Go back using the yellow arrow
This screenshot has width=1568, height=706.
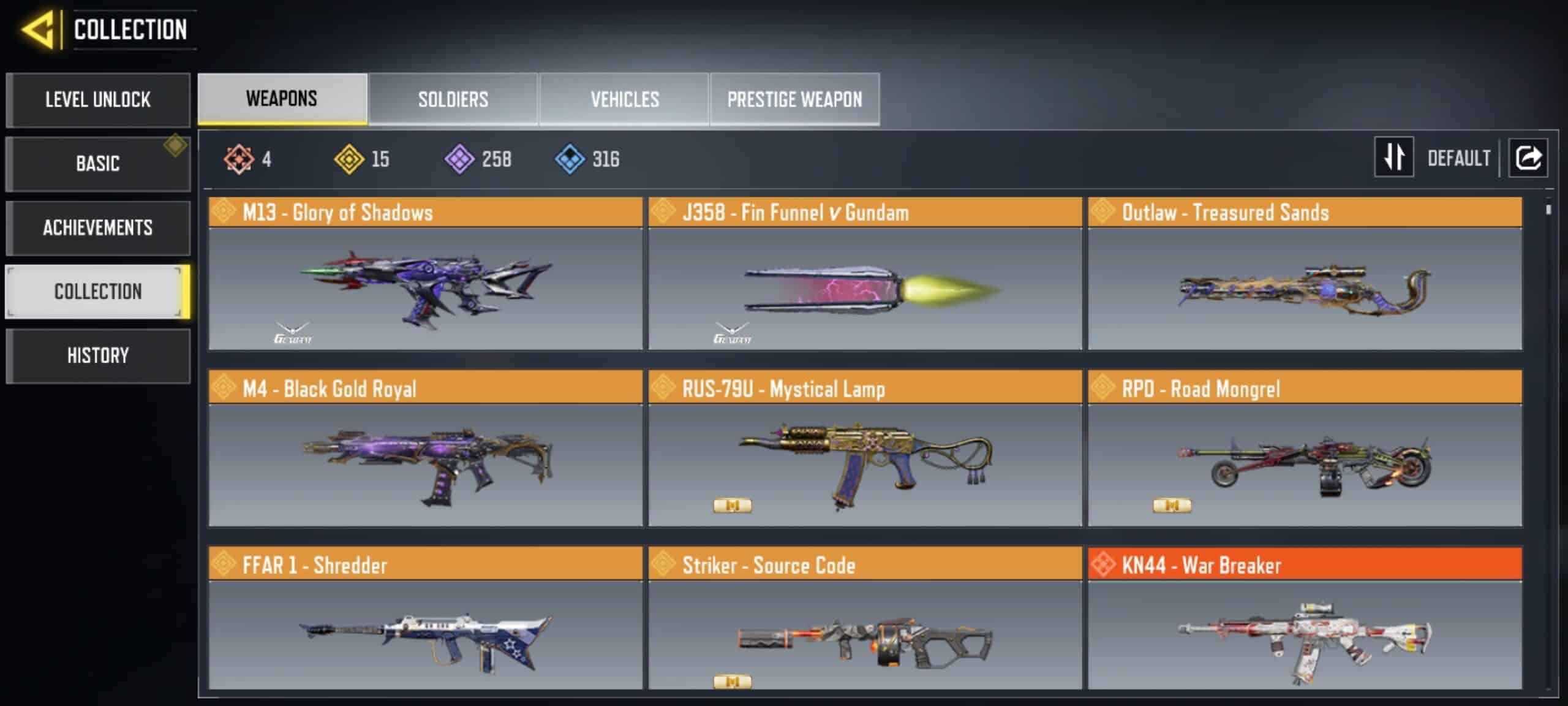(x=38, y=29)
